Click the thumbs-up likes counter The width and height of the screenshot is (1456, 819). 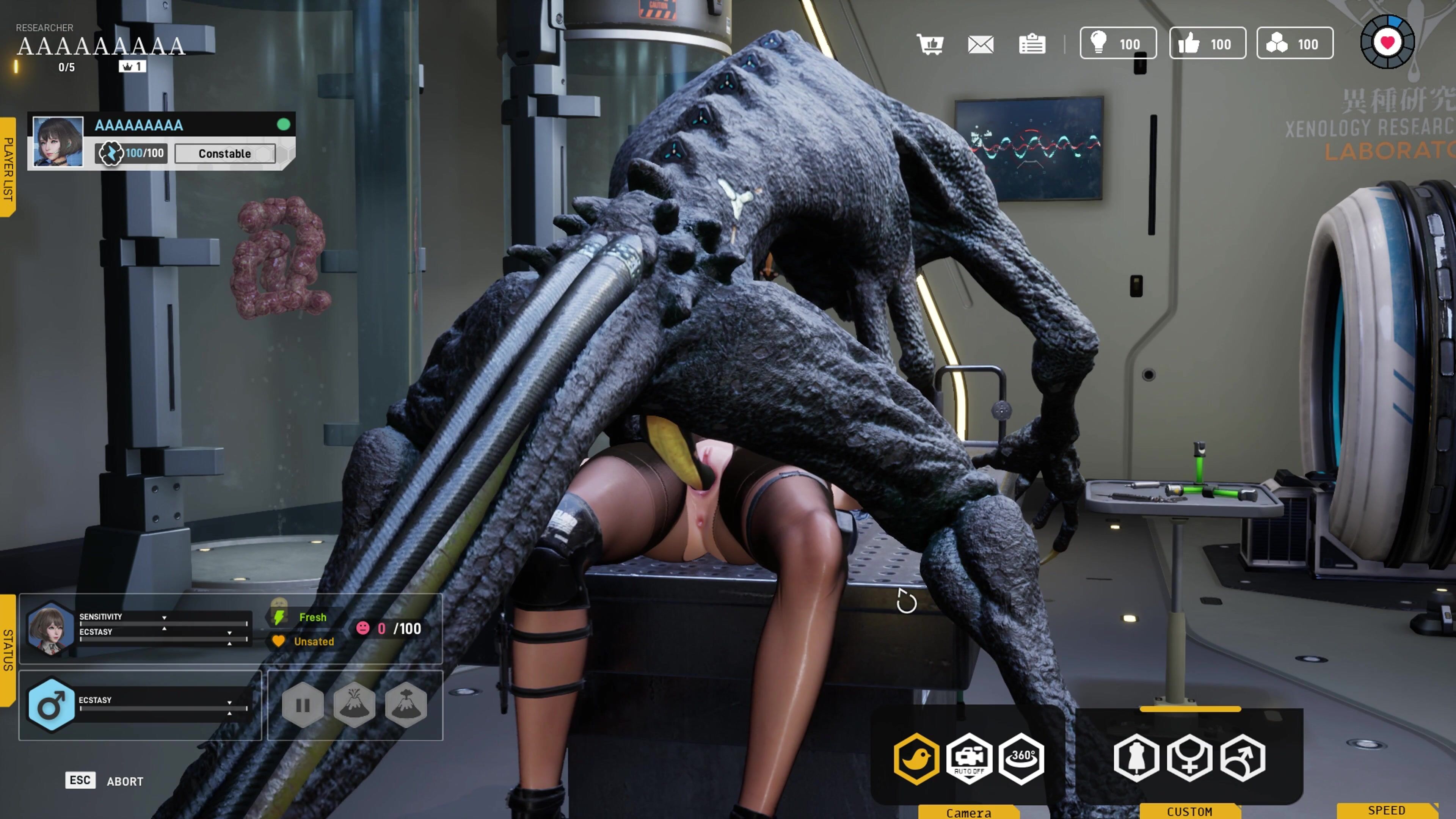click(1207, 44)
